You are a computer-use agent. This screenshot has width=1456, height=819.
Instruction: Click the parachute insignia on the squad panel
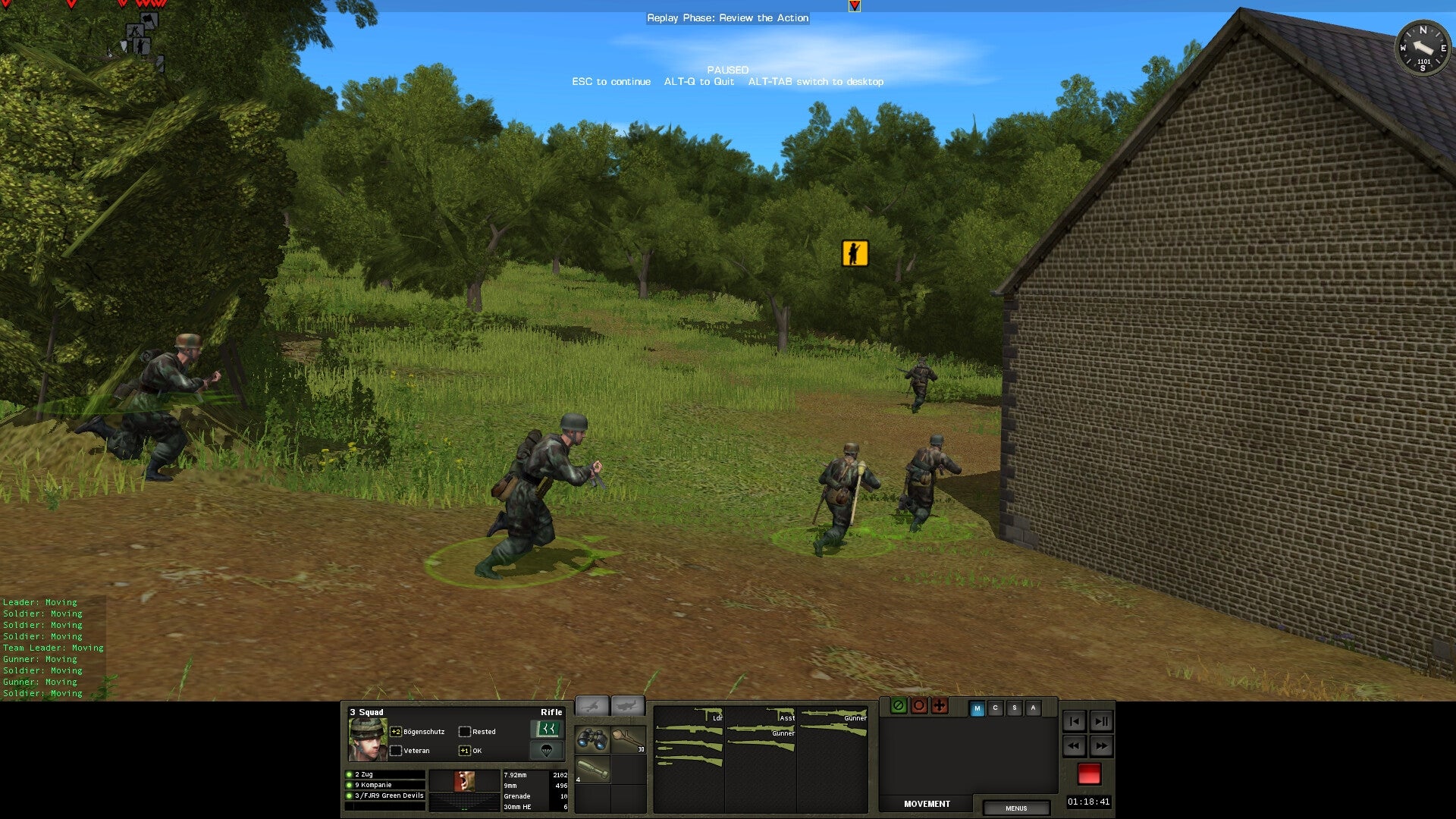(548, 751)
